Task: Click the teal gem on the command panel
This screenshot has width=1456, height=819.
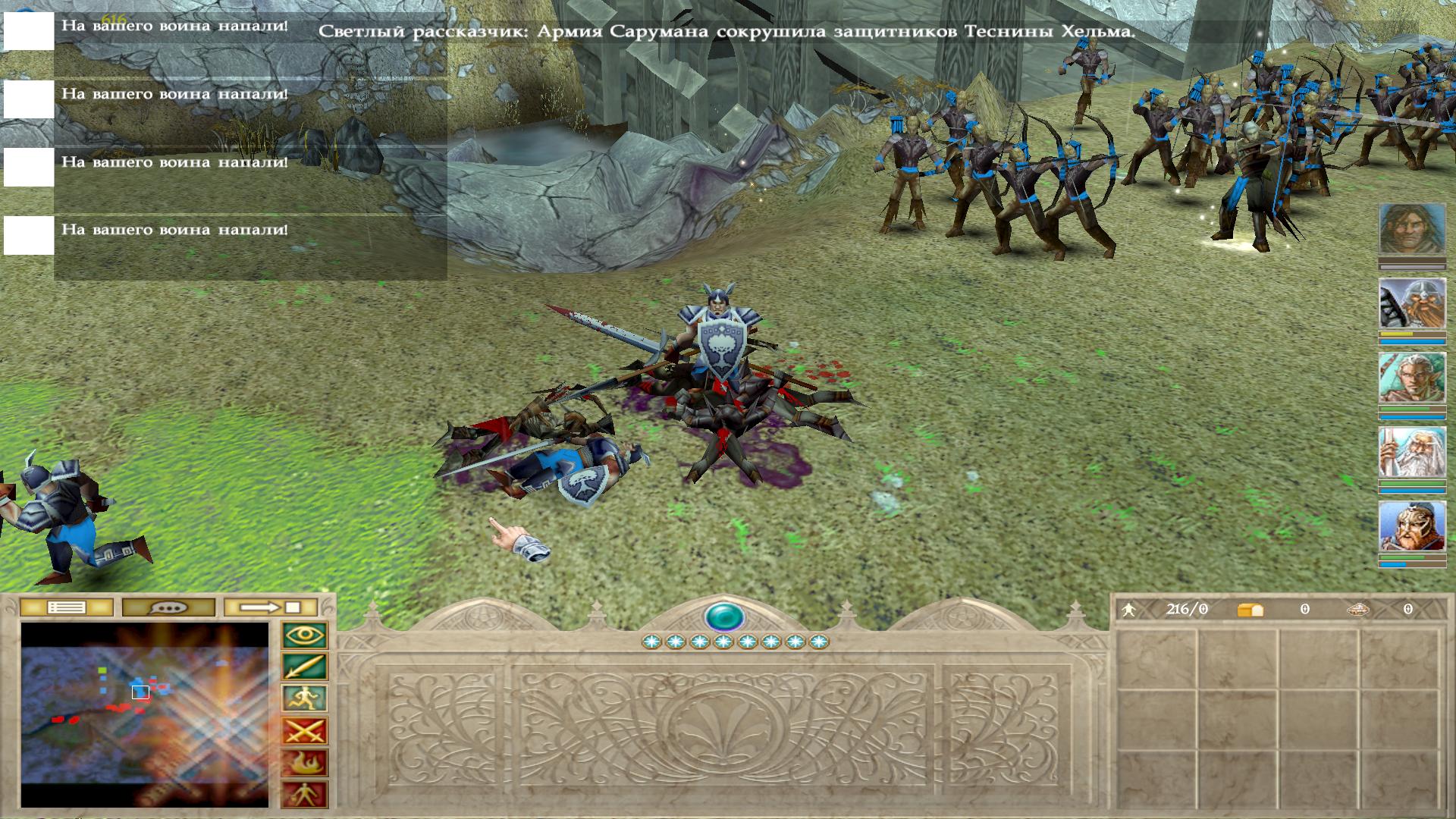Action: pos(724,617)
